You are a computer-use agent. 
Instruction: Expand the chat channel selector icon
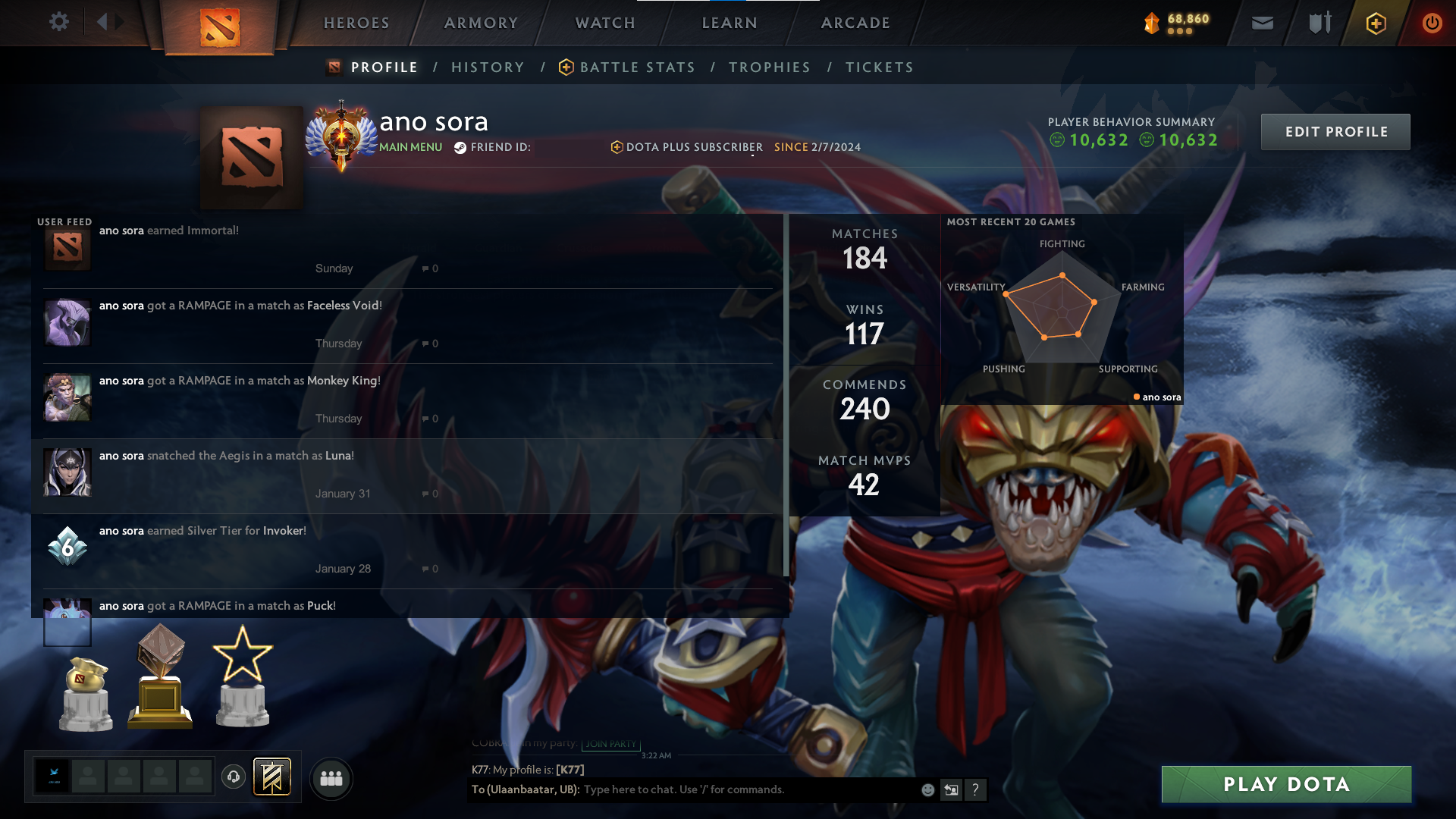point(952,789)
